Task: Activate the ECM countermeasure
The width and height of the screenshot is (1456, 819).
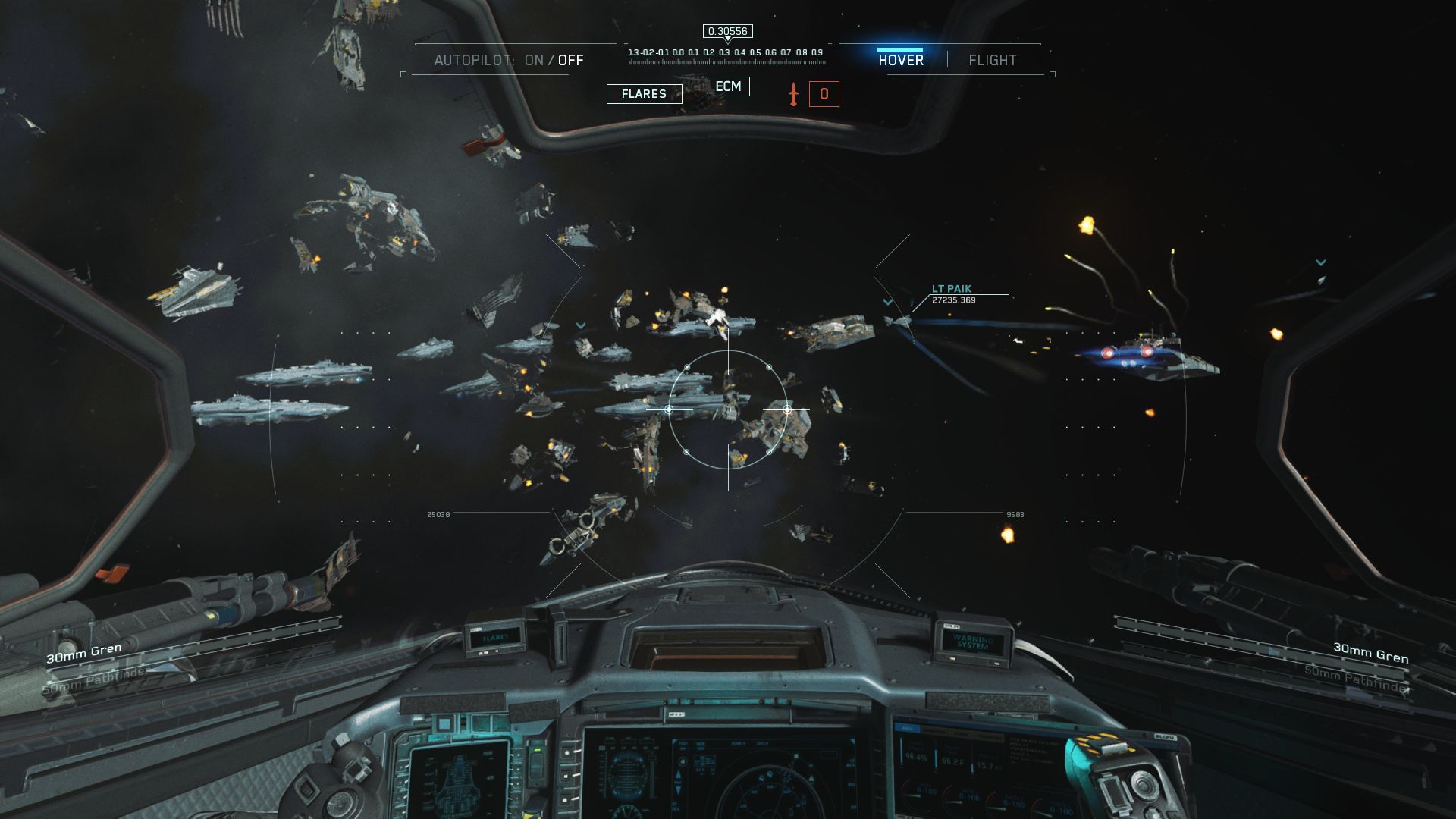Action: pos(728,86)
